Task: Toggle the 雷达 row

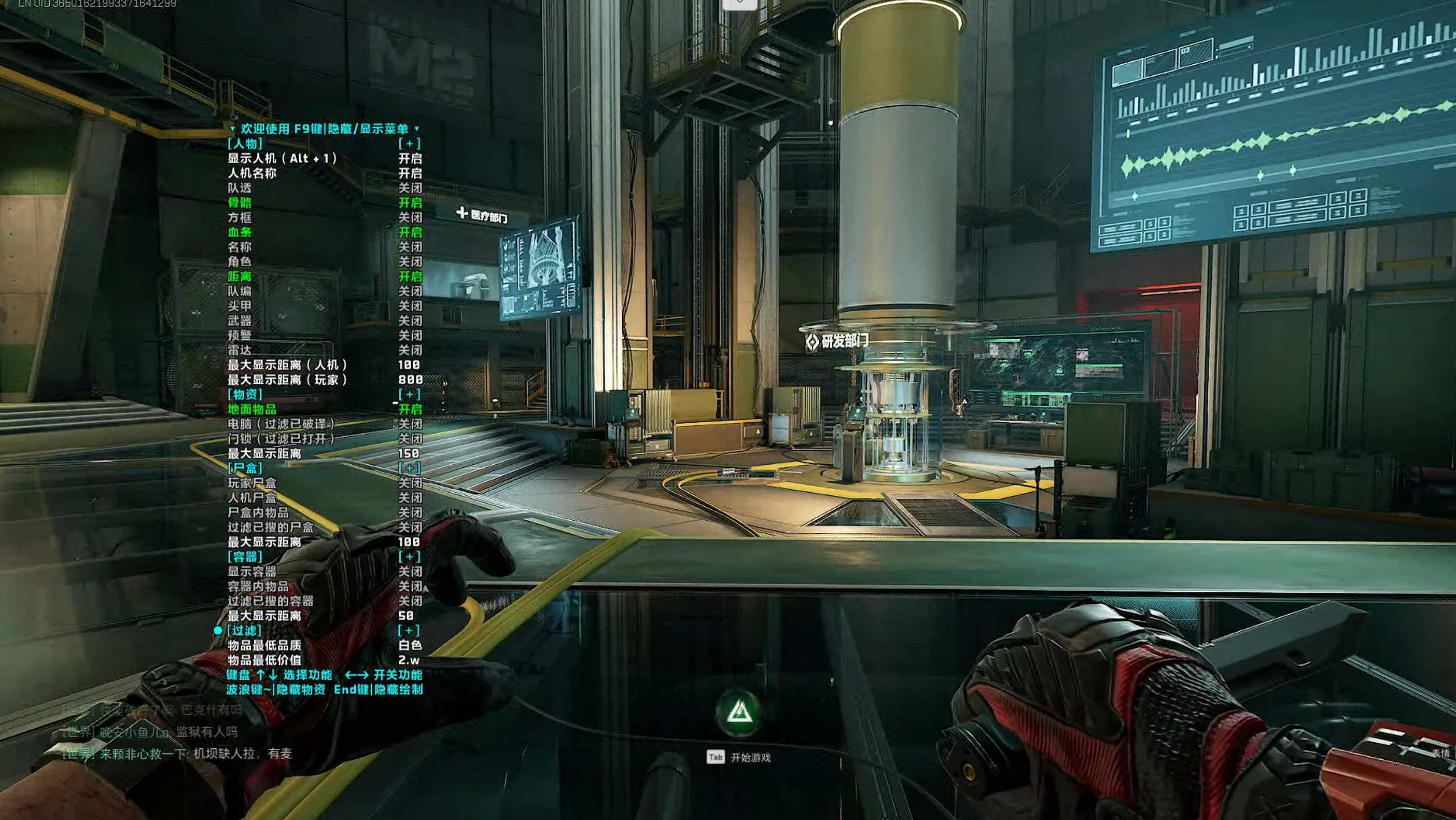Action: (240, 350)
